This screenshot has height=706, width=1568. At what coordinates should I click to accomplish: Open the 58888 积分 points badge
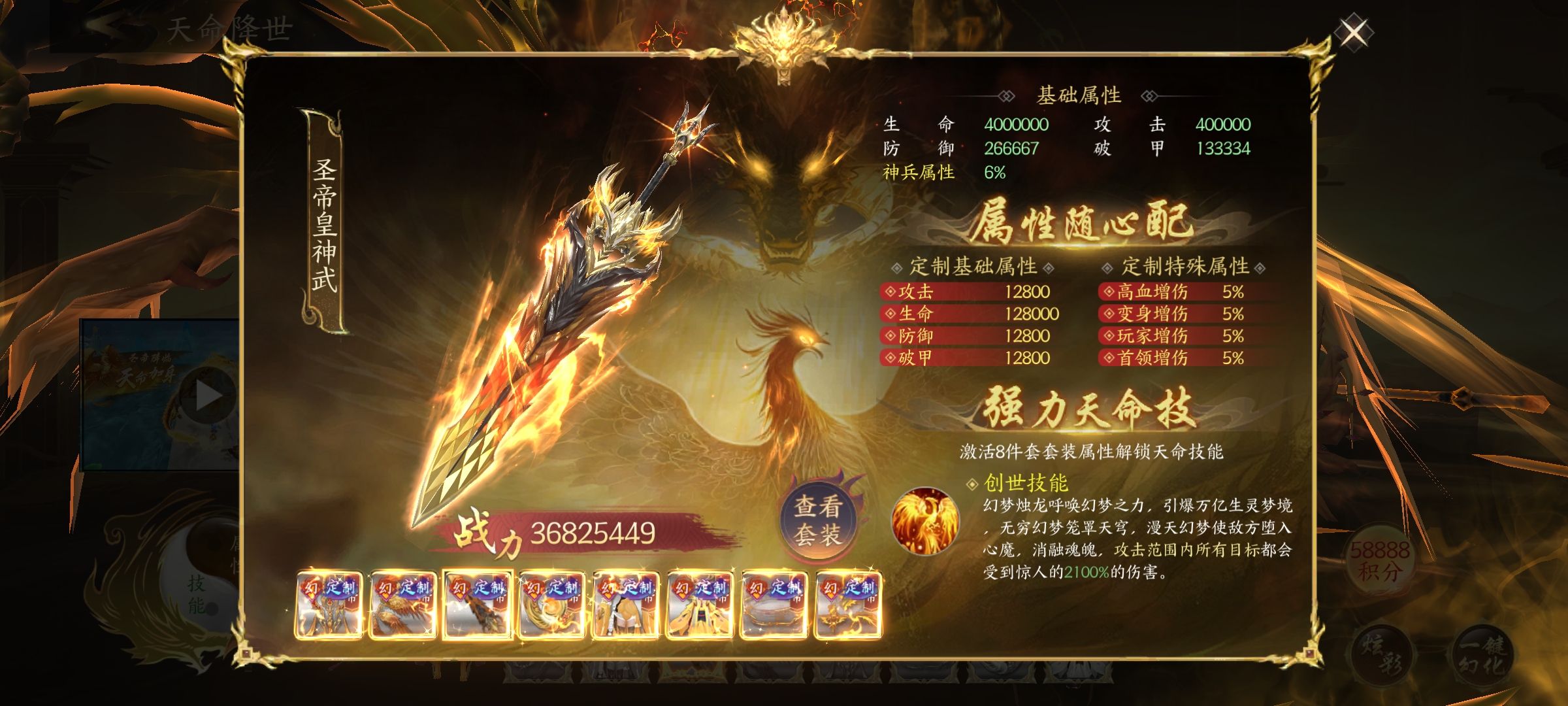pos(1380,561)
